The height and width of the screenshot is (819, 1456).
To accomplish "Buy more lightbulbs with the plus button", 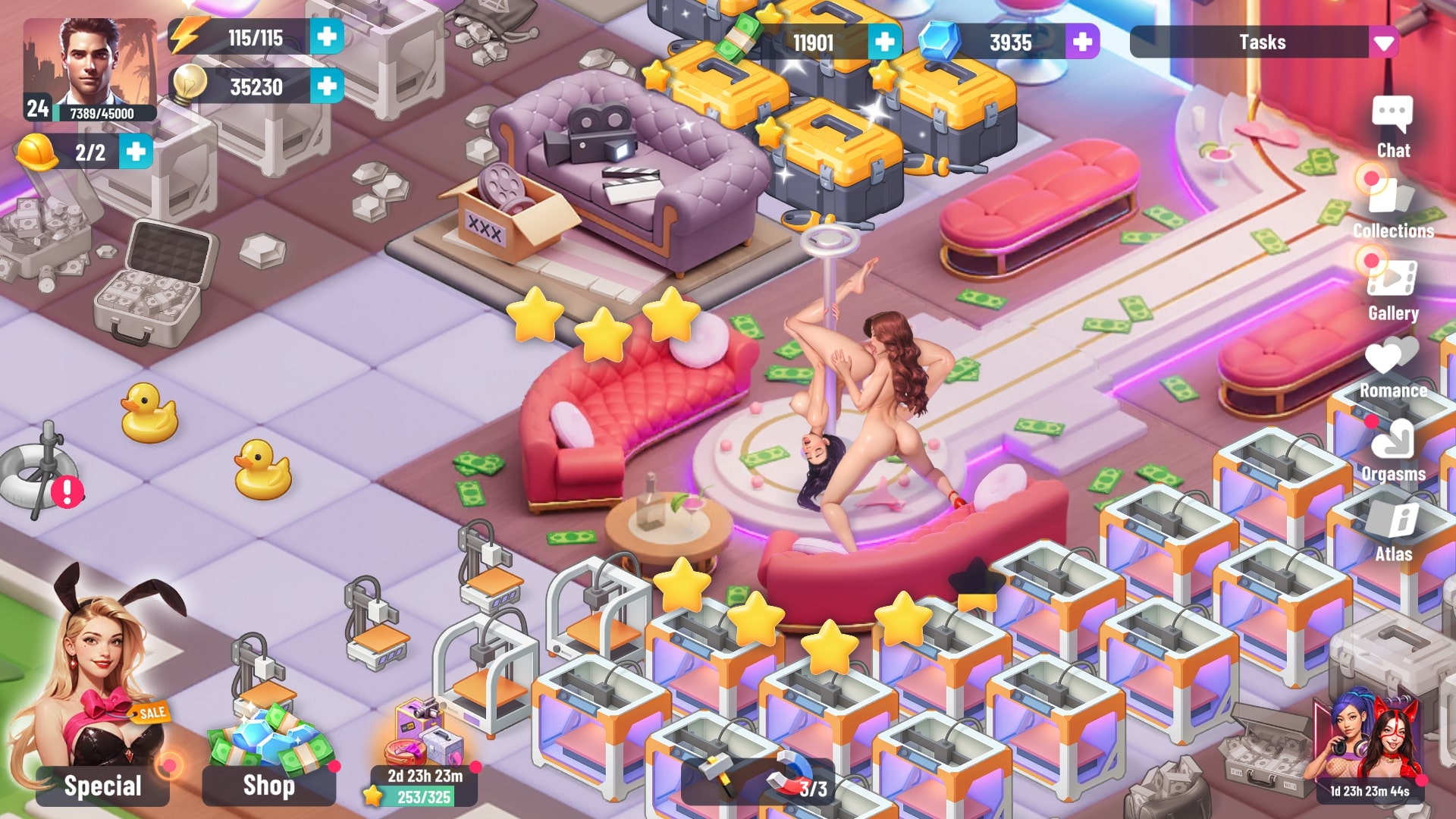I will tap(327, 86).
